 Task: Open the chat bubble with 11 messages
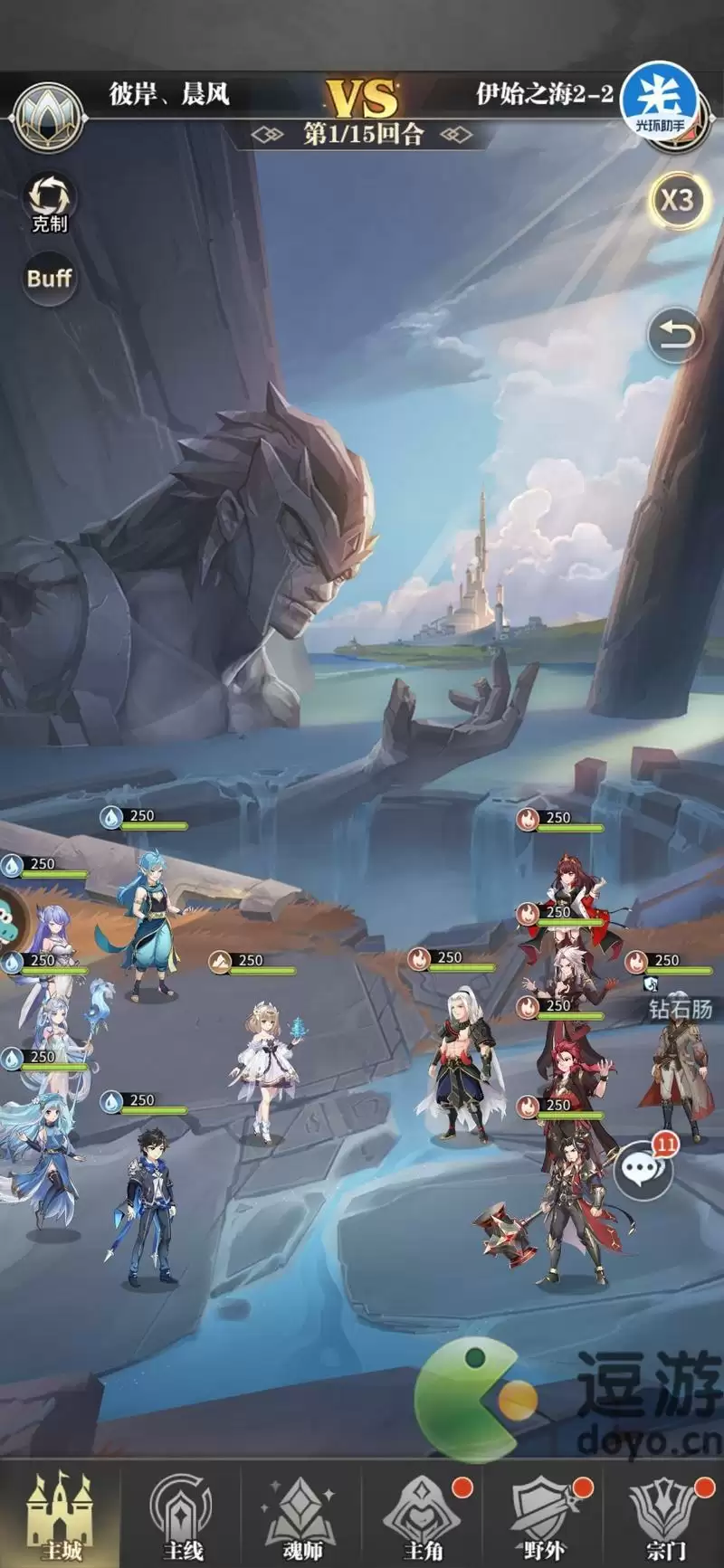coord(643,1169)
